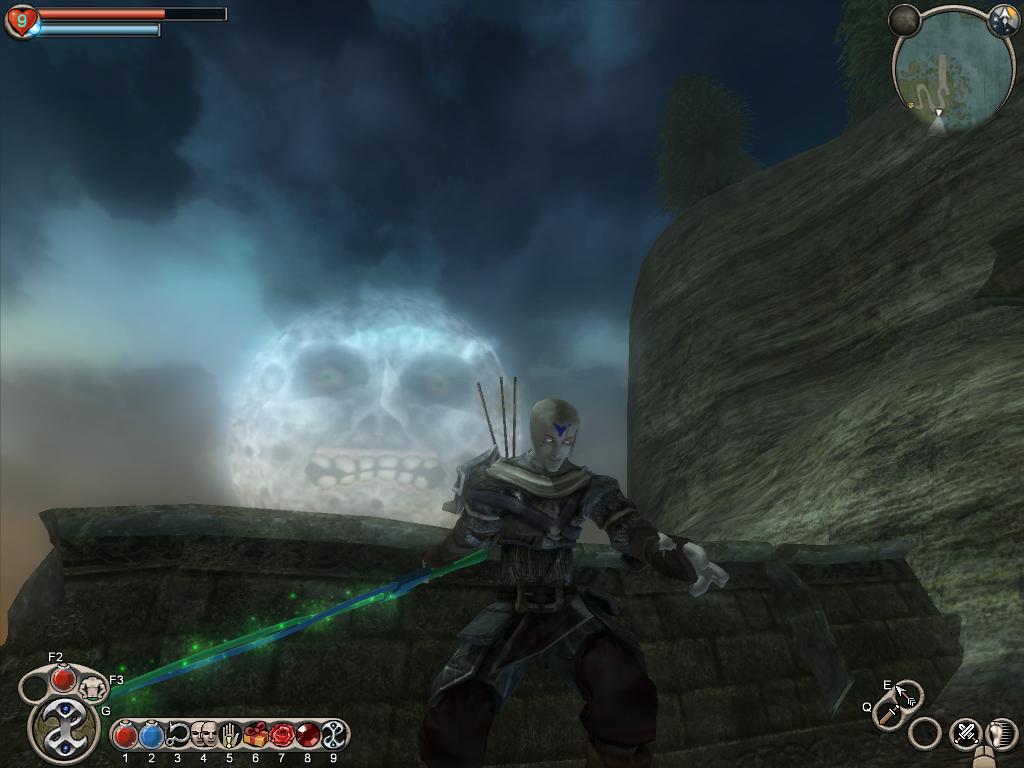This screenshot has height=768, width=1024.
Task: Select the red ruby gem slot
Action: pos(307,735)
